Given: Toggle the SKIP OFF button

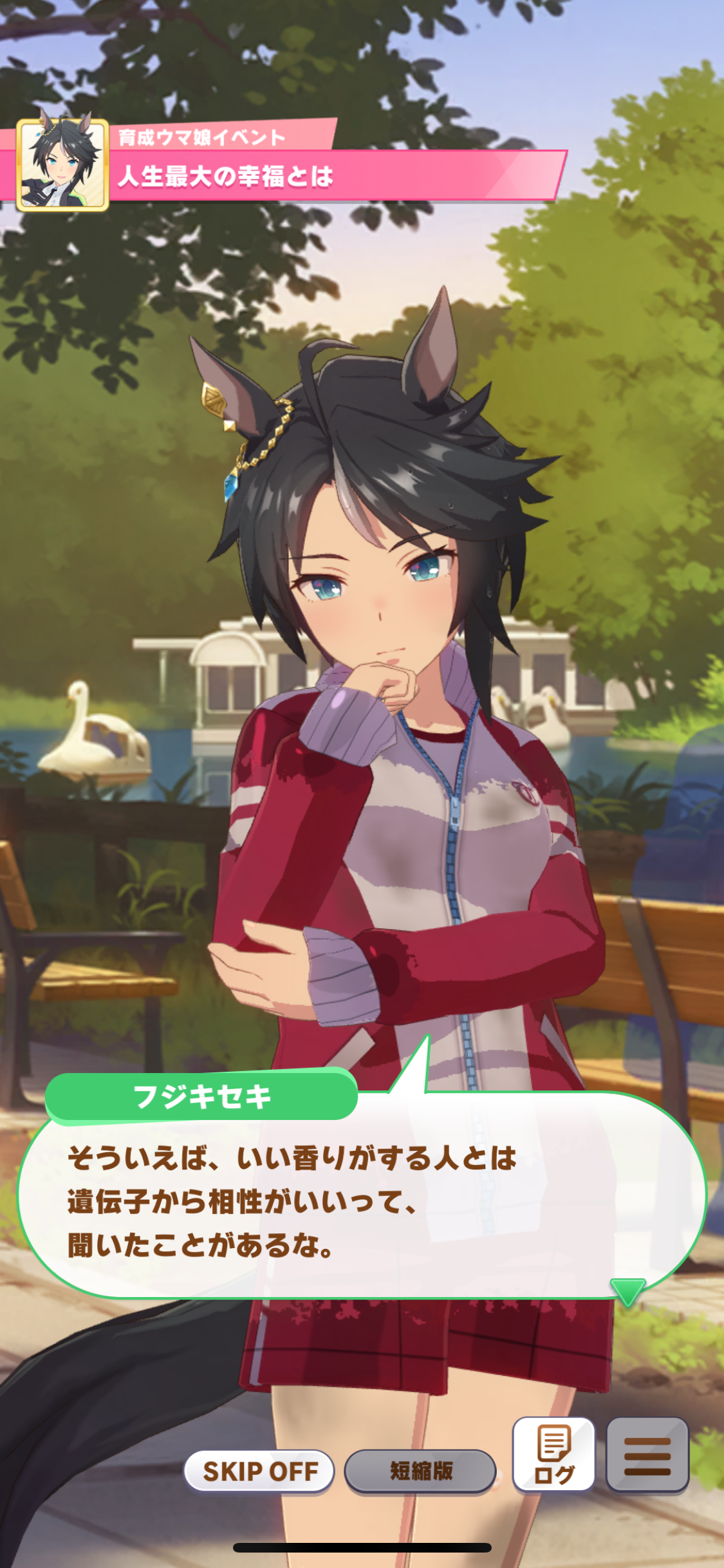Looking at the screenshot, I should [x=259, y=1471].
